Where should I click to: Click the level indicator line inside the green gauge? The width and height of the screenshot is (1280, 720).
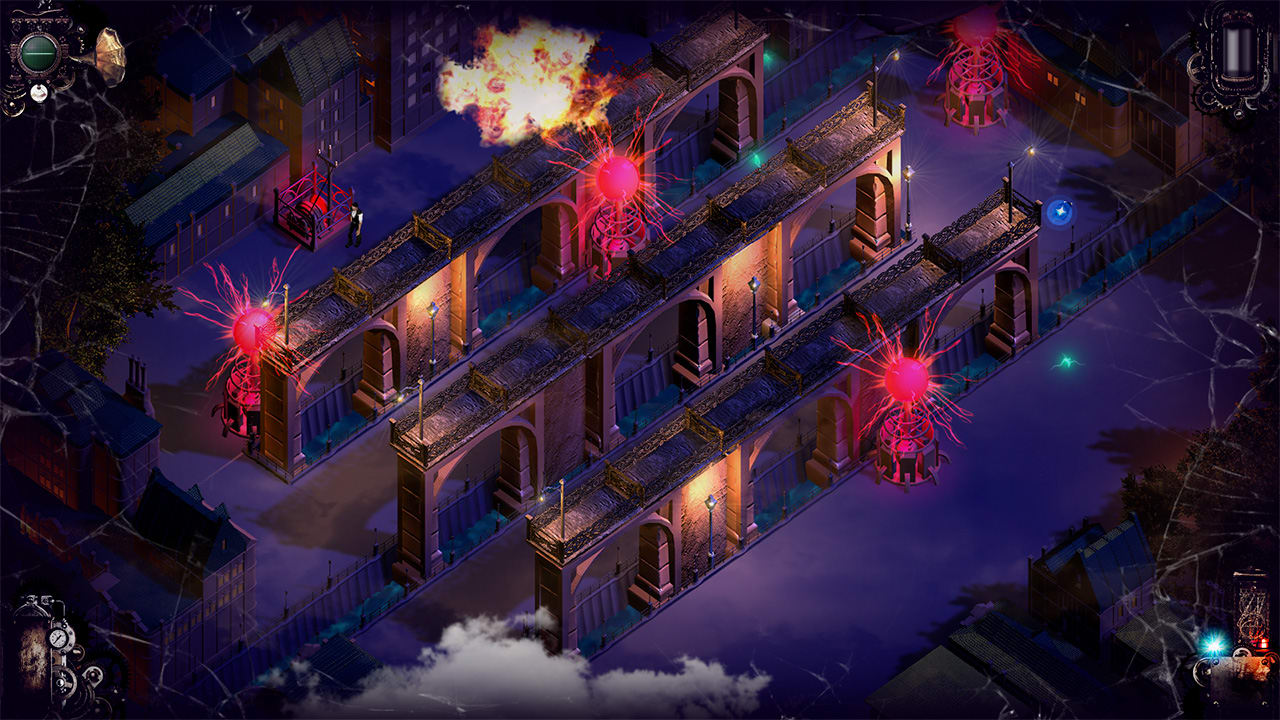(40, 54)
